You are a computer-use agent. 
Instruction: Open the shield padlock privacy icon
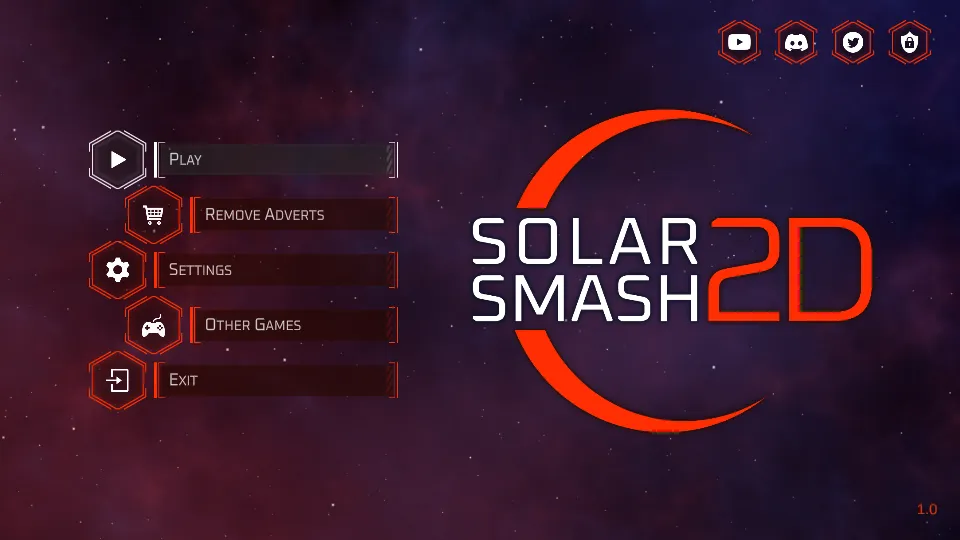pos(909,42)
